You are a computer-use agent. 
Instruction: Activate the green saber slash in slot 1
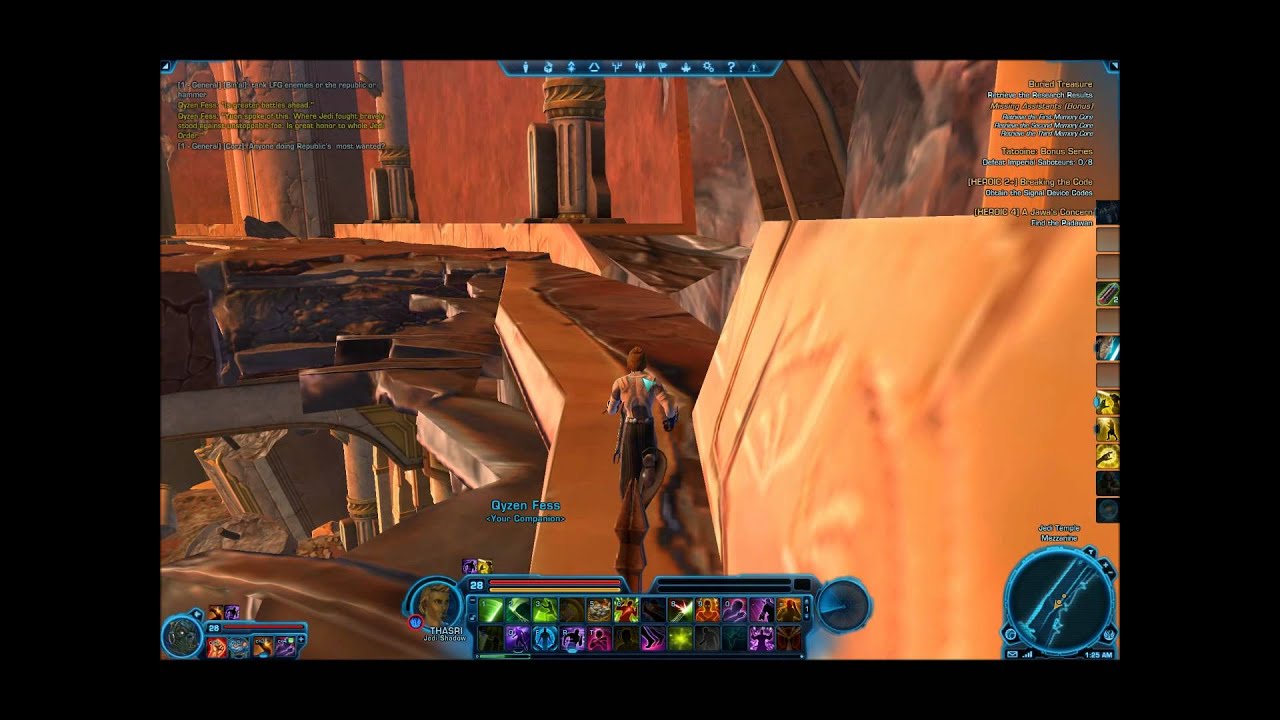click(491, 609)
